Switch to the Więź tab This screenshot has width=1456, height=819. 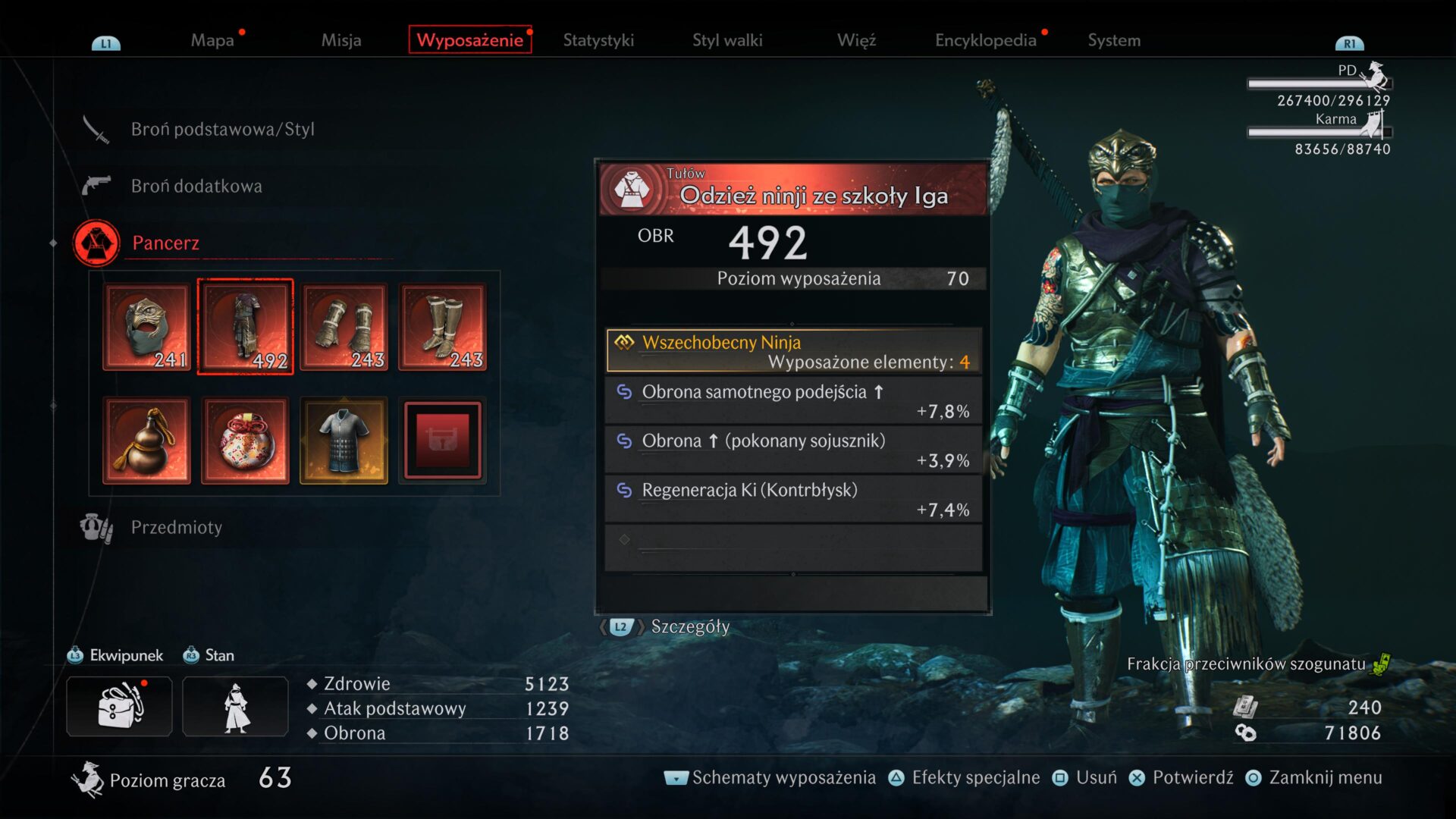[856, 40]
